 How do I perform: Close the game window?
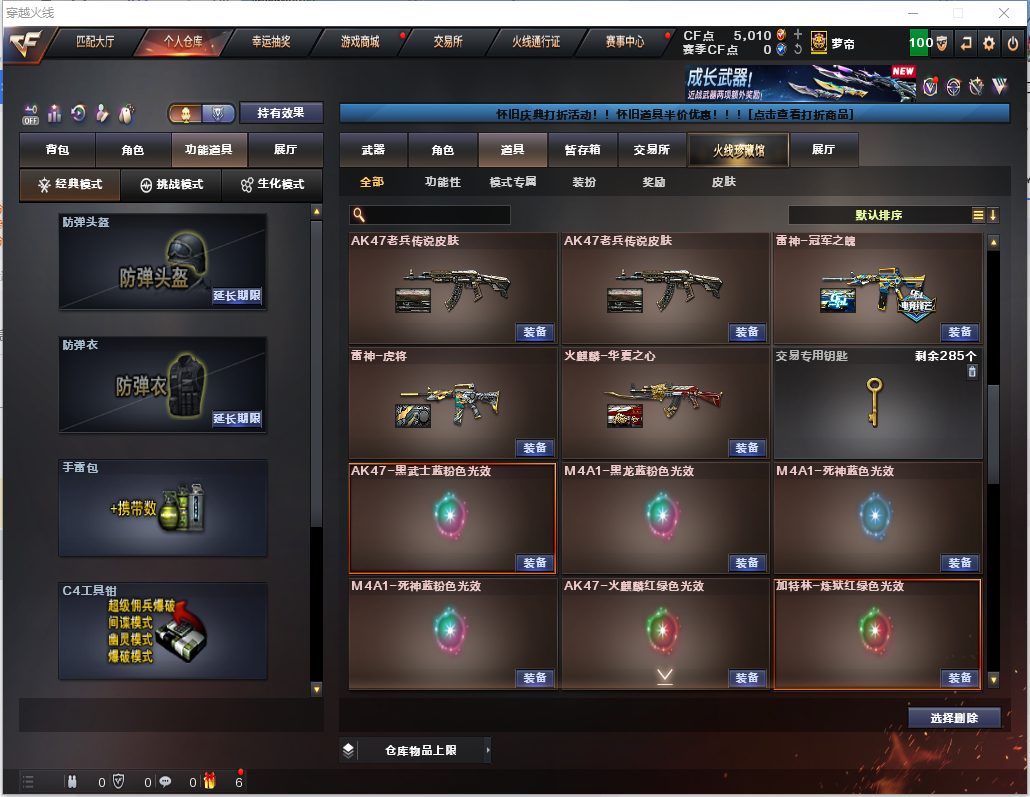tap(1003, 13)
